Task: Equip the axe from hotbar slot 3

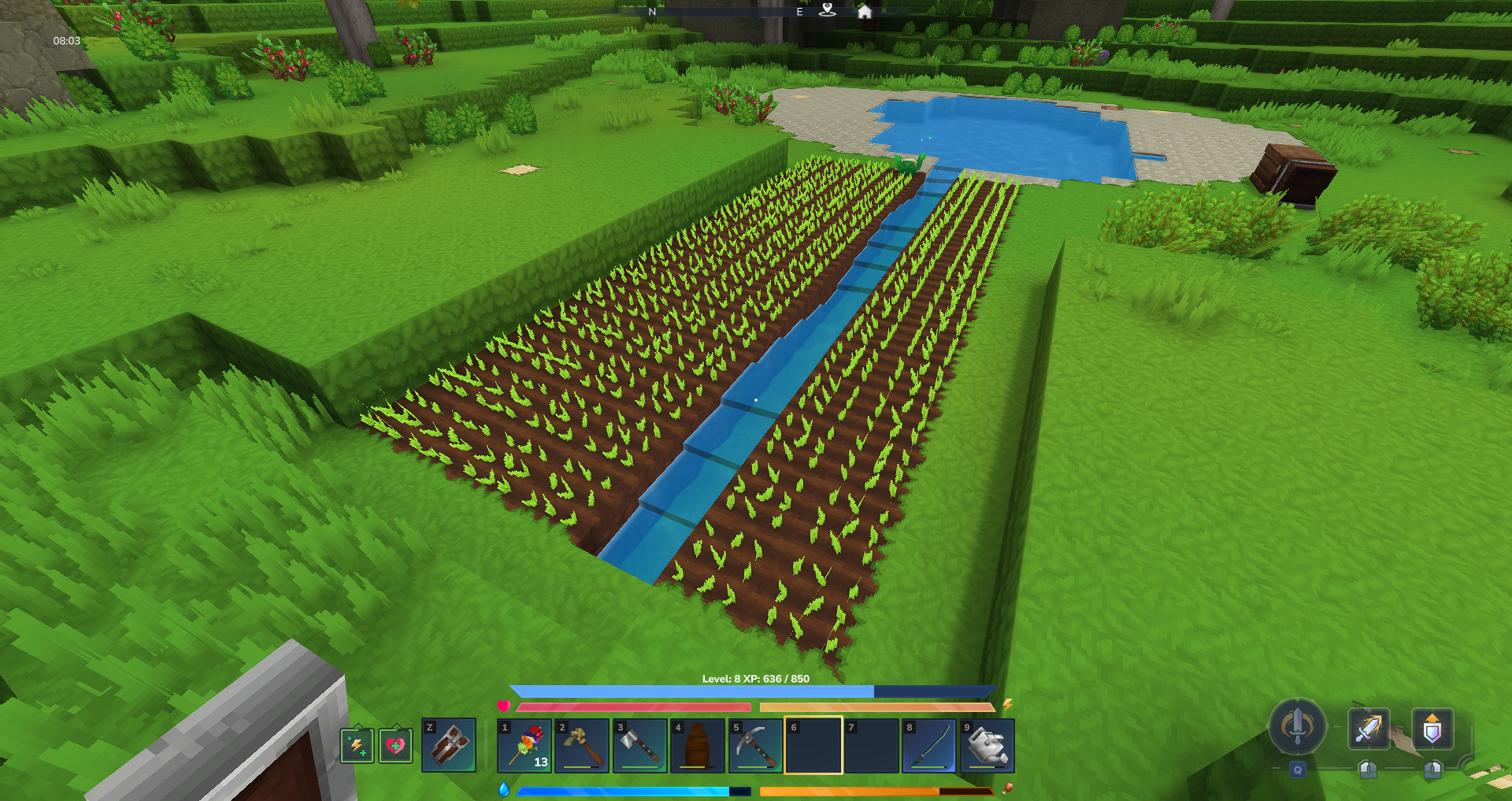Action: tap(640, 745)
